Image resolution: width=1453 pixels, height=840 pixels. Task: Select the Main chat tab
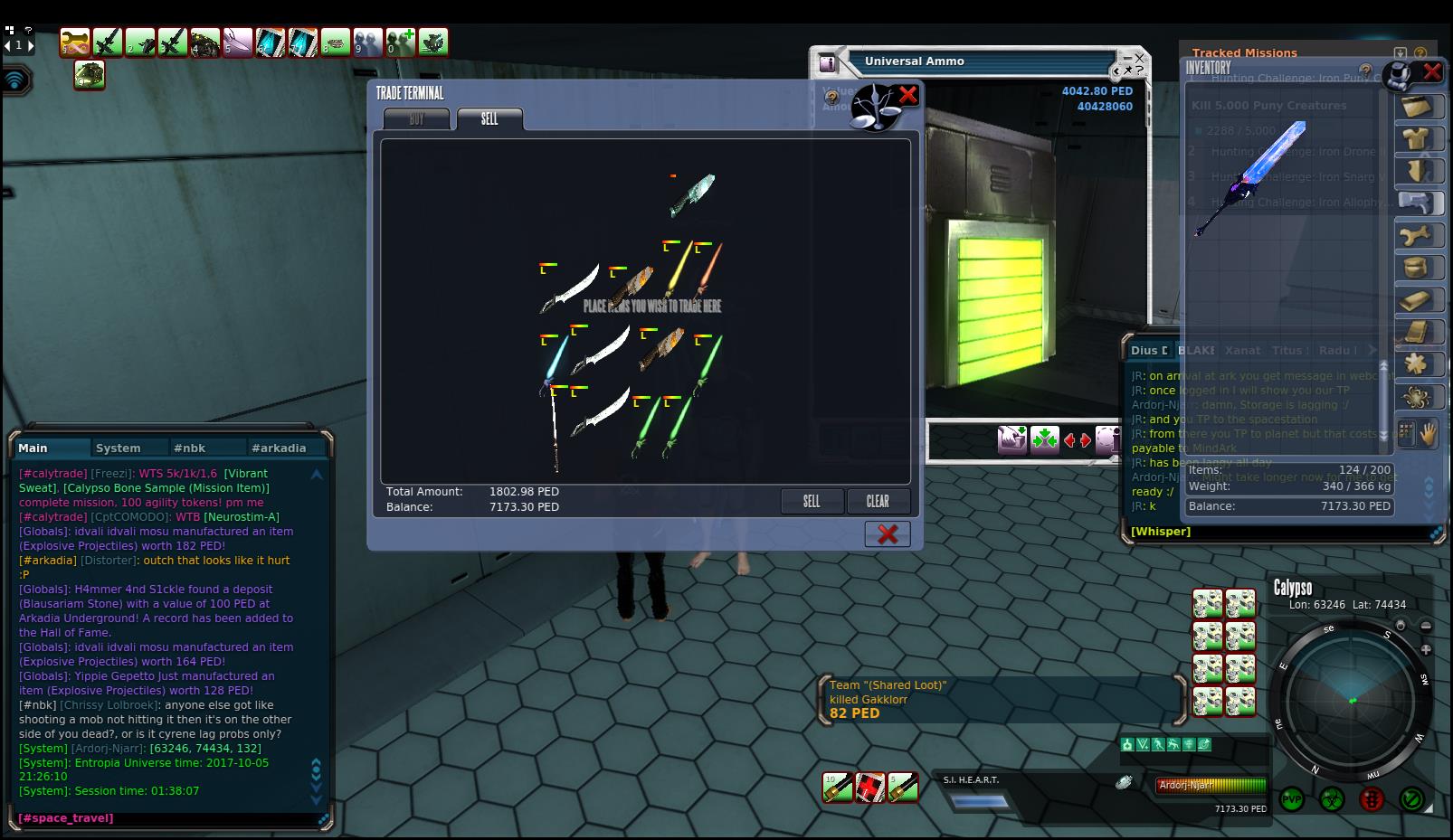pos(33,448)
